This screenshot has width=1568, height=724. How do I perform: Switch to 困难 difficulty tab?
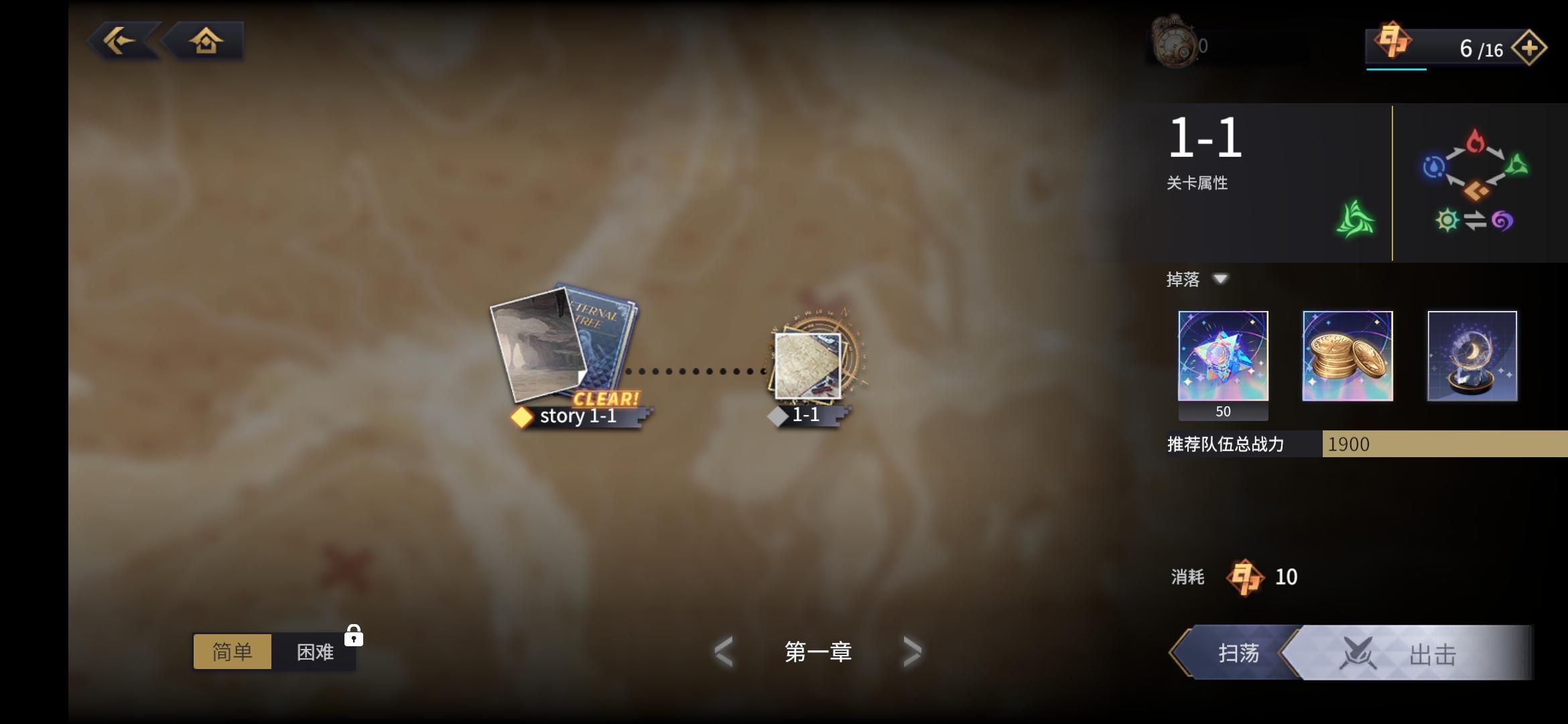[314, 652]
